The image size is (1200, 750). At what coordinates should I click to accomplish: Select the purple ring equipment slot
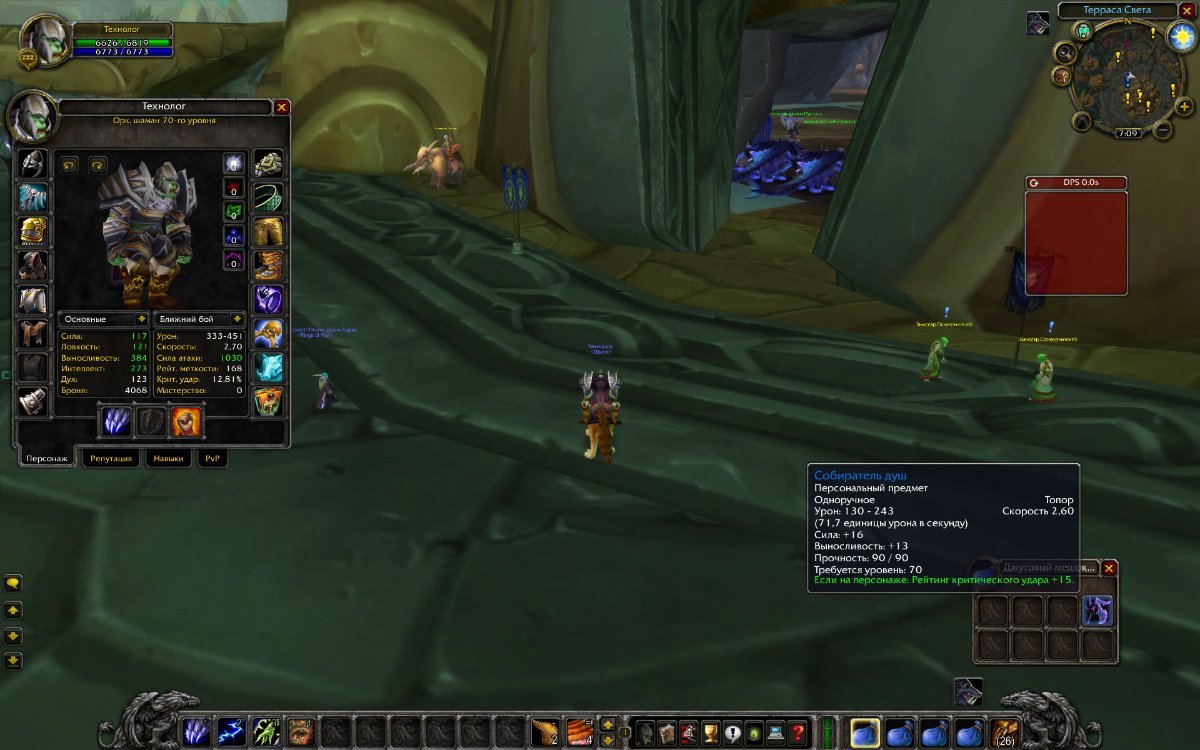pos(268,299)
